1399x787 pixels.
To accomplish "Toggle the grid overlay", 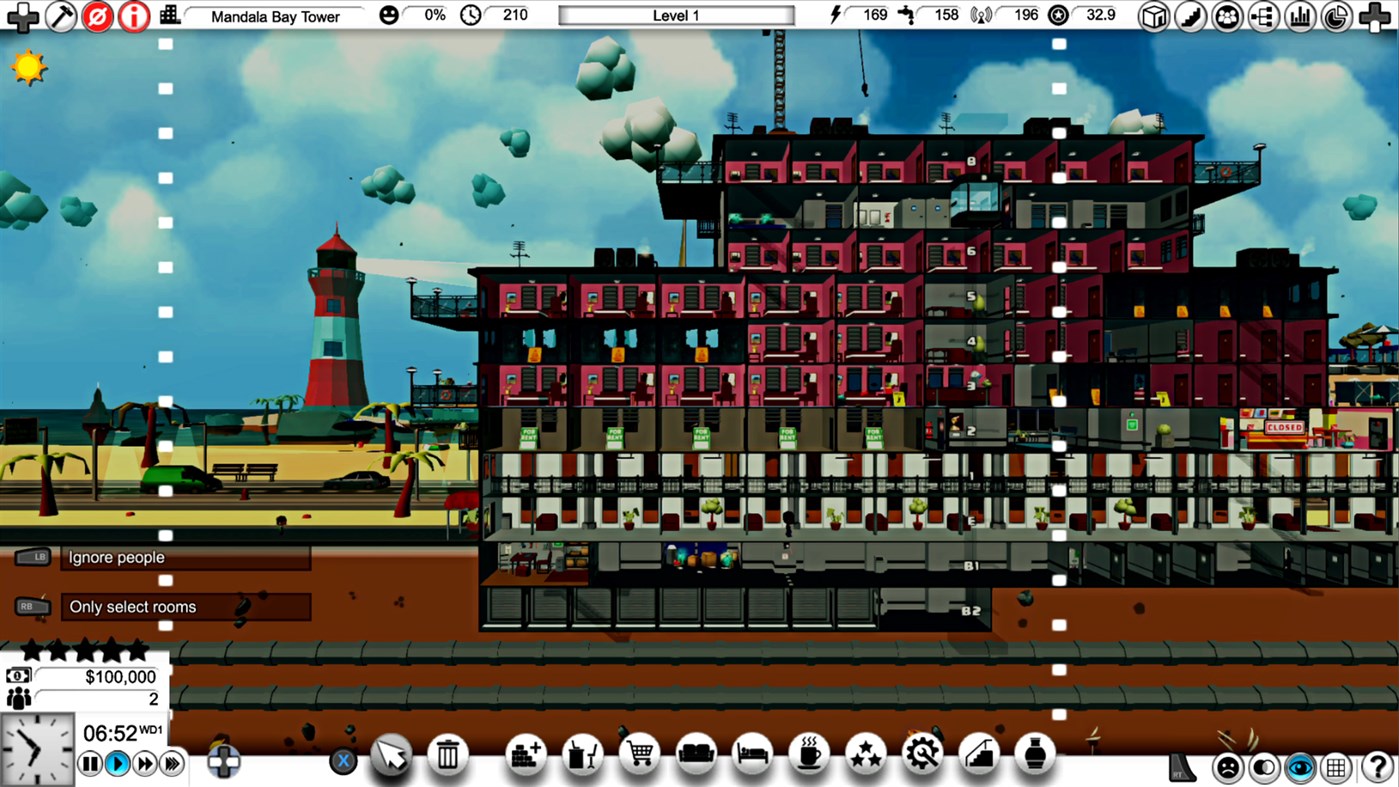I will pyautogui.click(x=1336, y=768).
